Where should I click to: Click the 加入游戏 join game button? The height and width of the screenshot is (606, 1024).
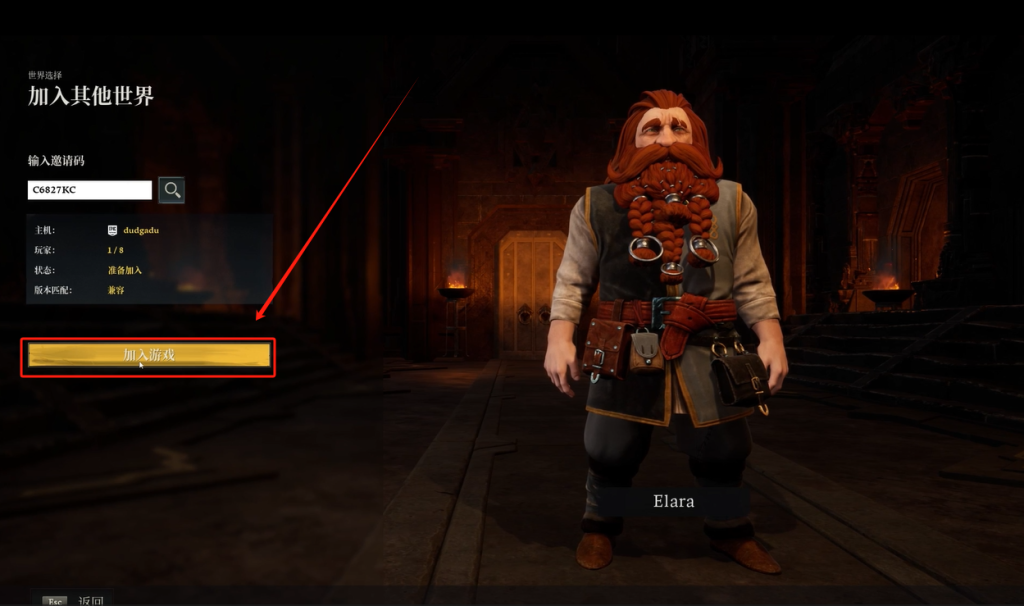pyautogui.click(x=149, y=356)
